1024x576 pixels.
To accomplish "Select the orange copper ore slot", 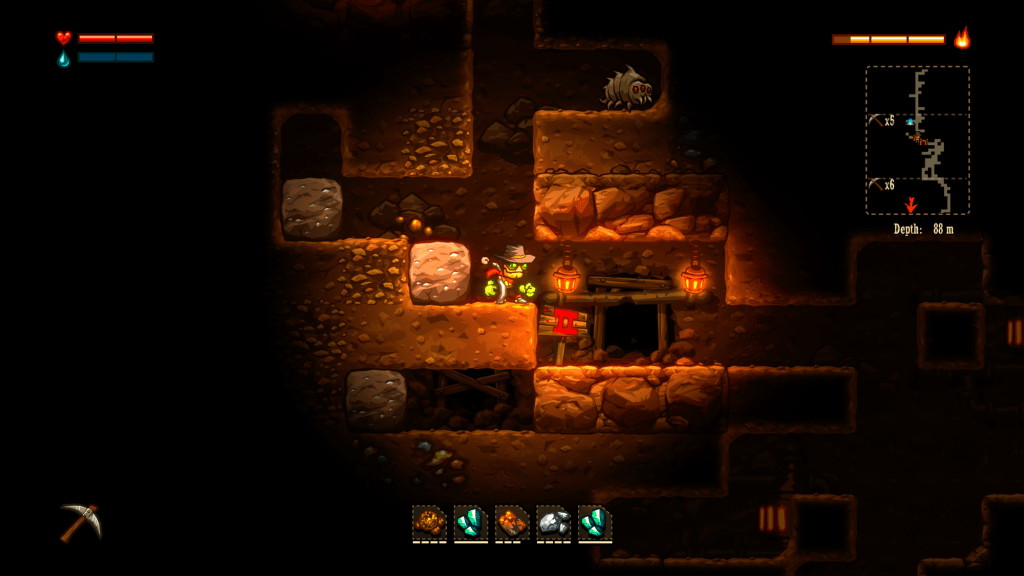I will click(512, 522).
